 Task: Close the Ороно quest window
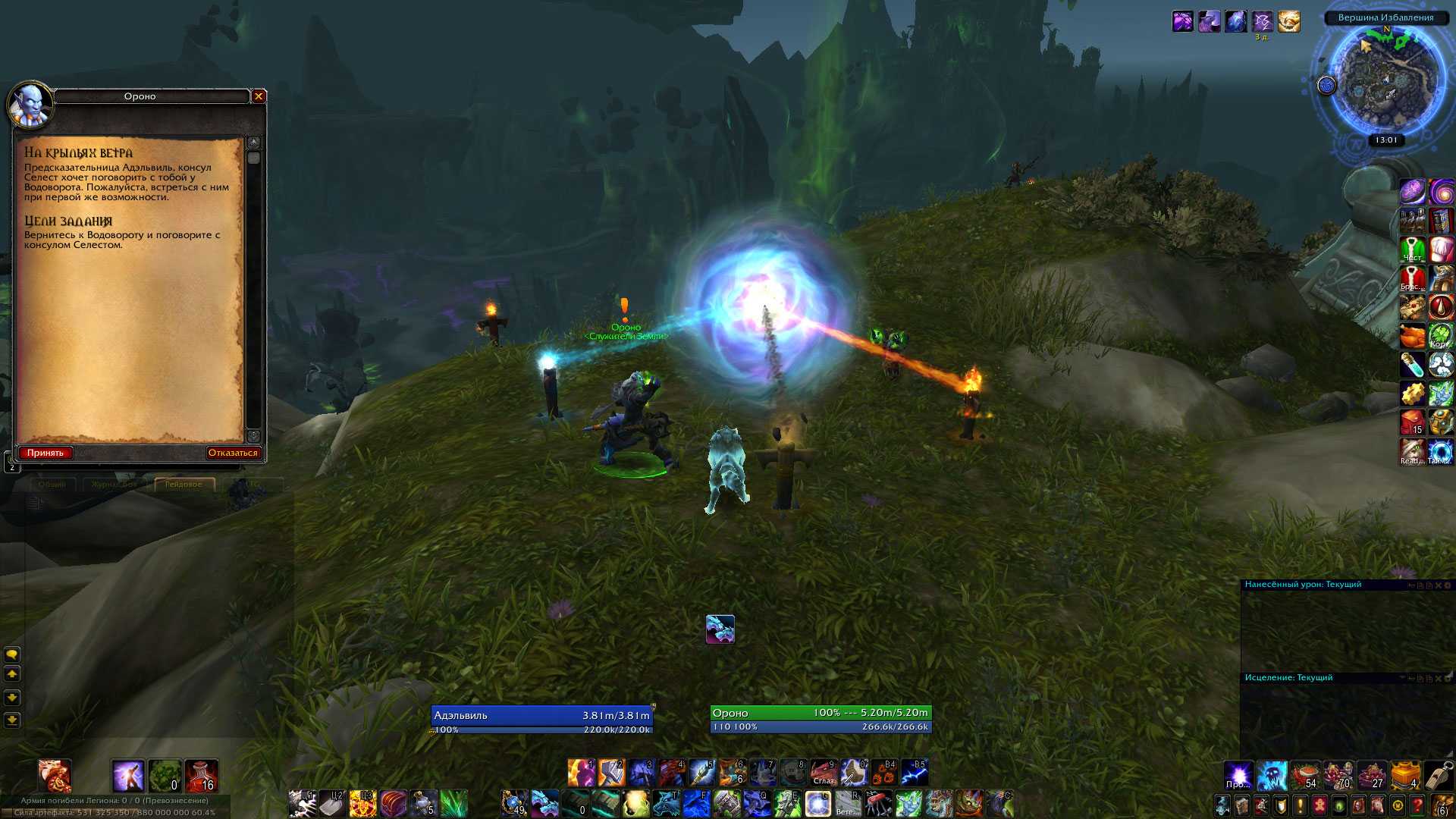point(259,96)
